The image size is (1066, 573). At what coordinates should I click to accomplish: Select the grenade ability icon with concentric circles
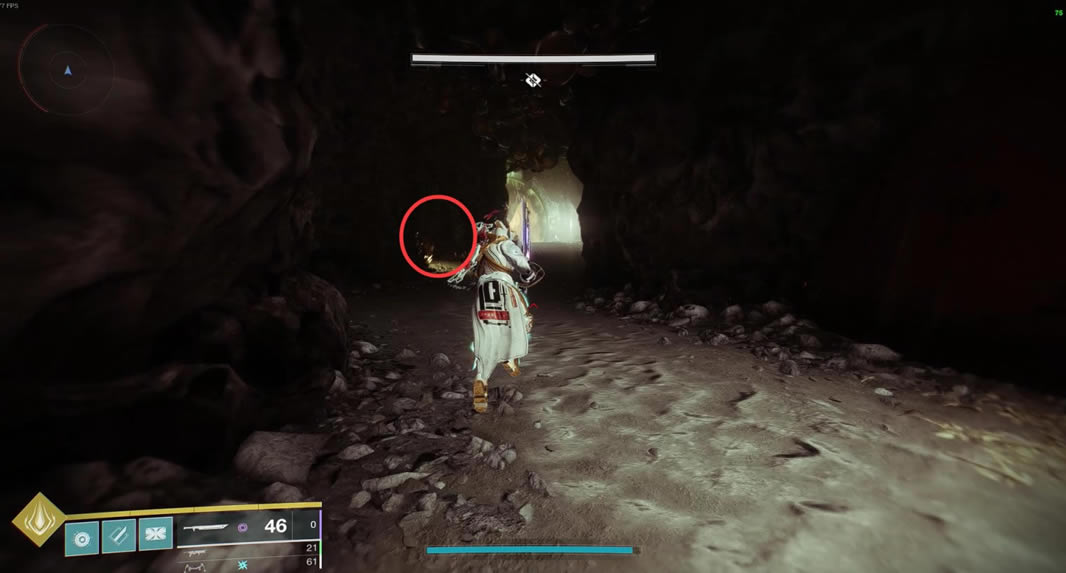tap(82, 535)
